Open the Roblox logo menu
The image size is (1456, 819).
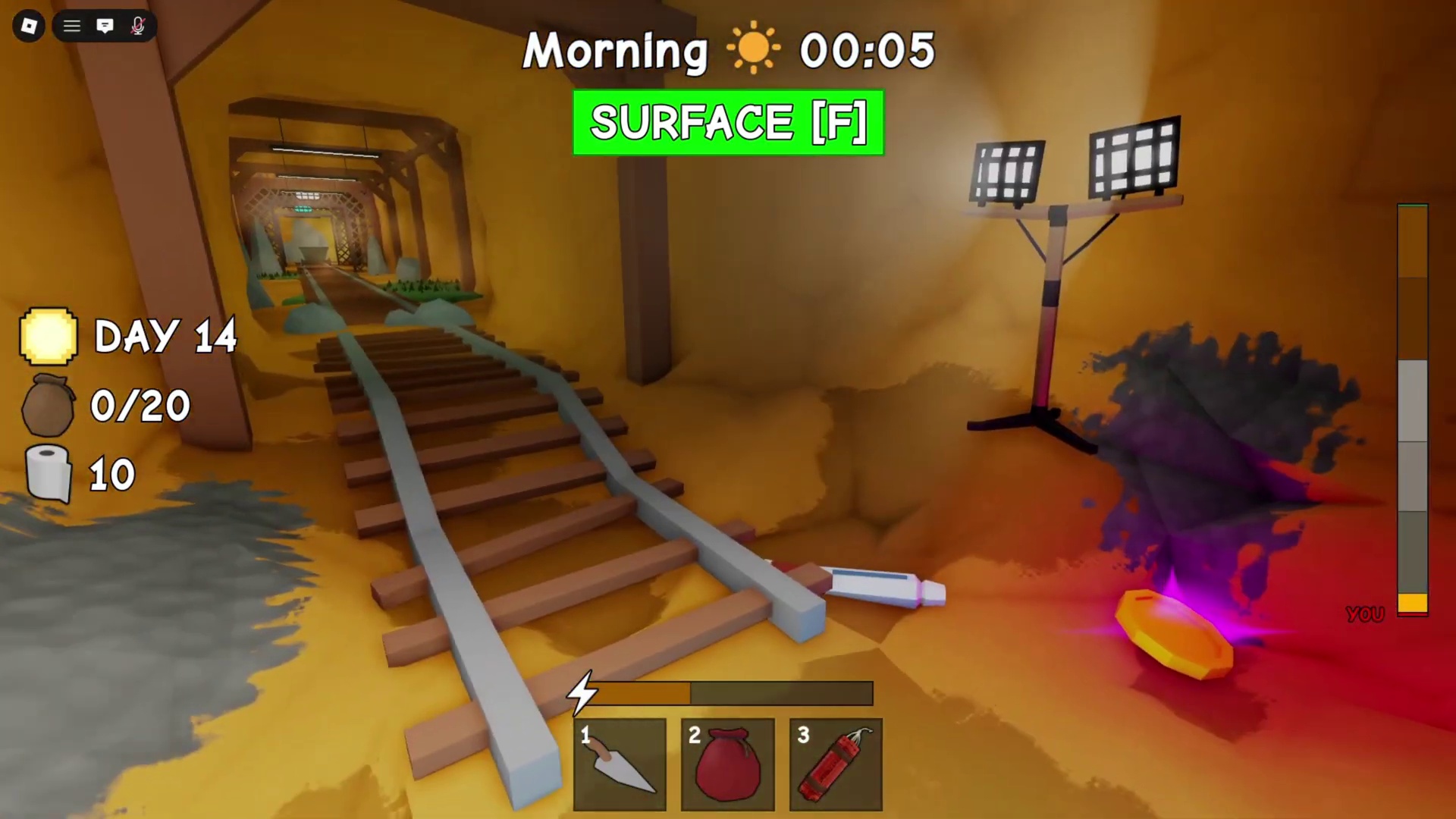pyautogui.click(x=29, y=27)
